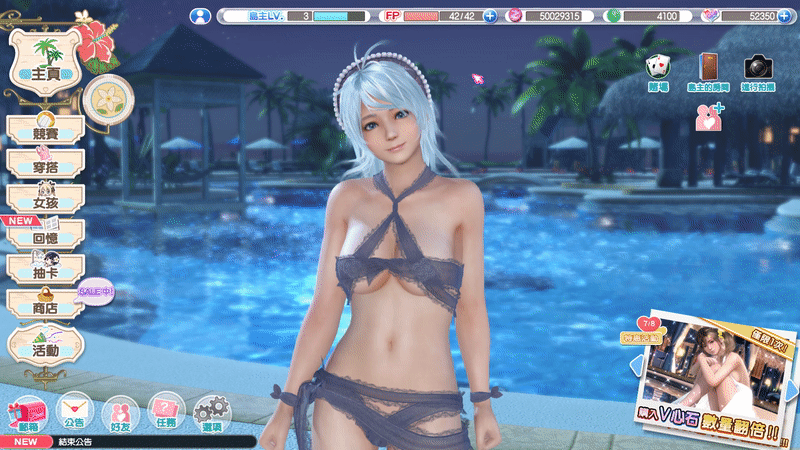Image resolution: width=800 pixels, height=450 pixels.
Task: Click the add-friend icon with plus sign
Action: (x=708, y=116)
